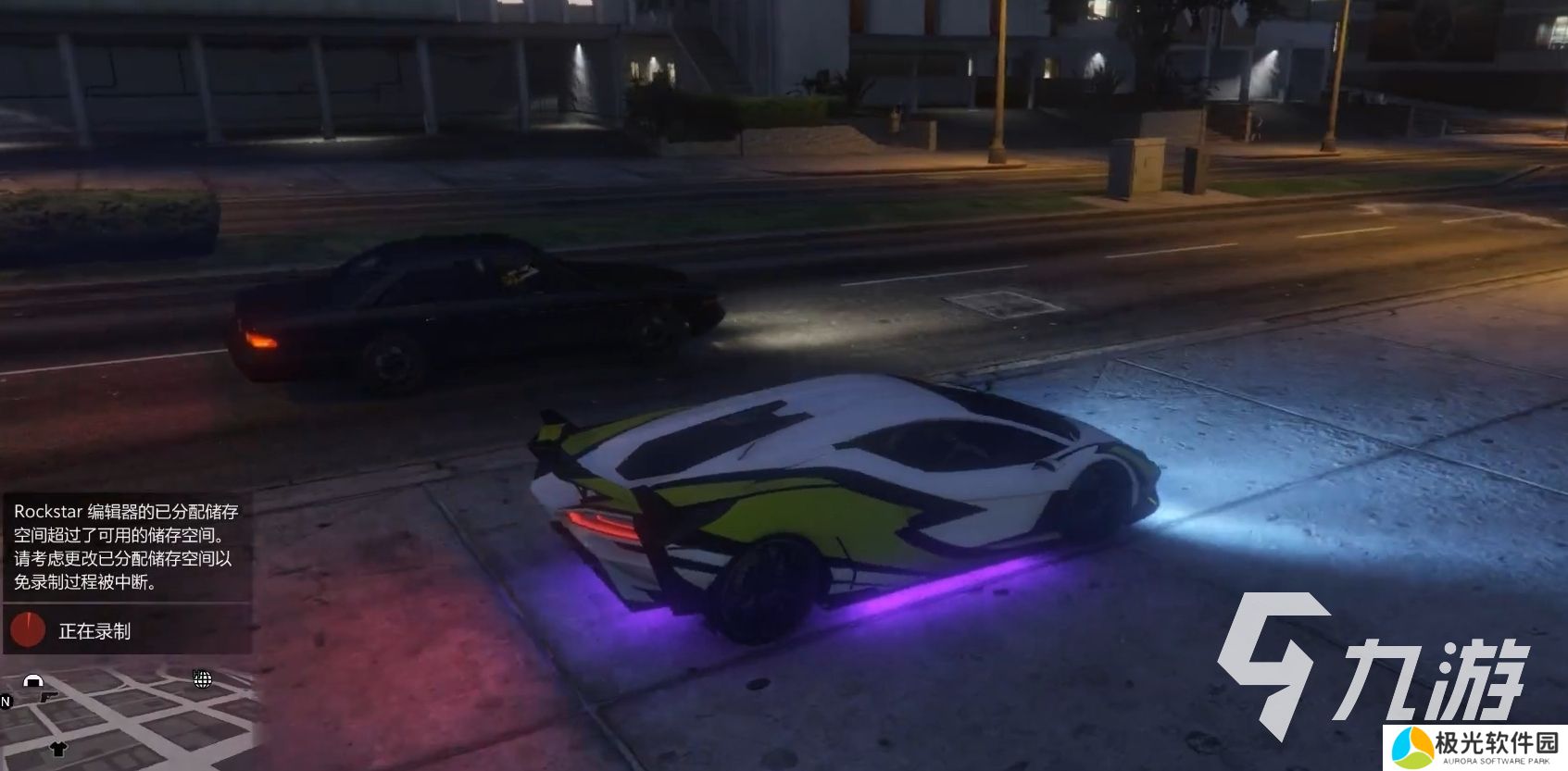Toggle the 正在录制 recording status off
Viewport: 1568px width, 771px height.
pyautogui.click(x=97, y=630)
